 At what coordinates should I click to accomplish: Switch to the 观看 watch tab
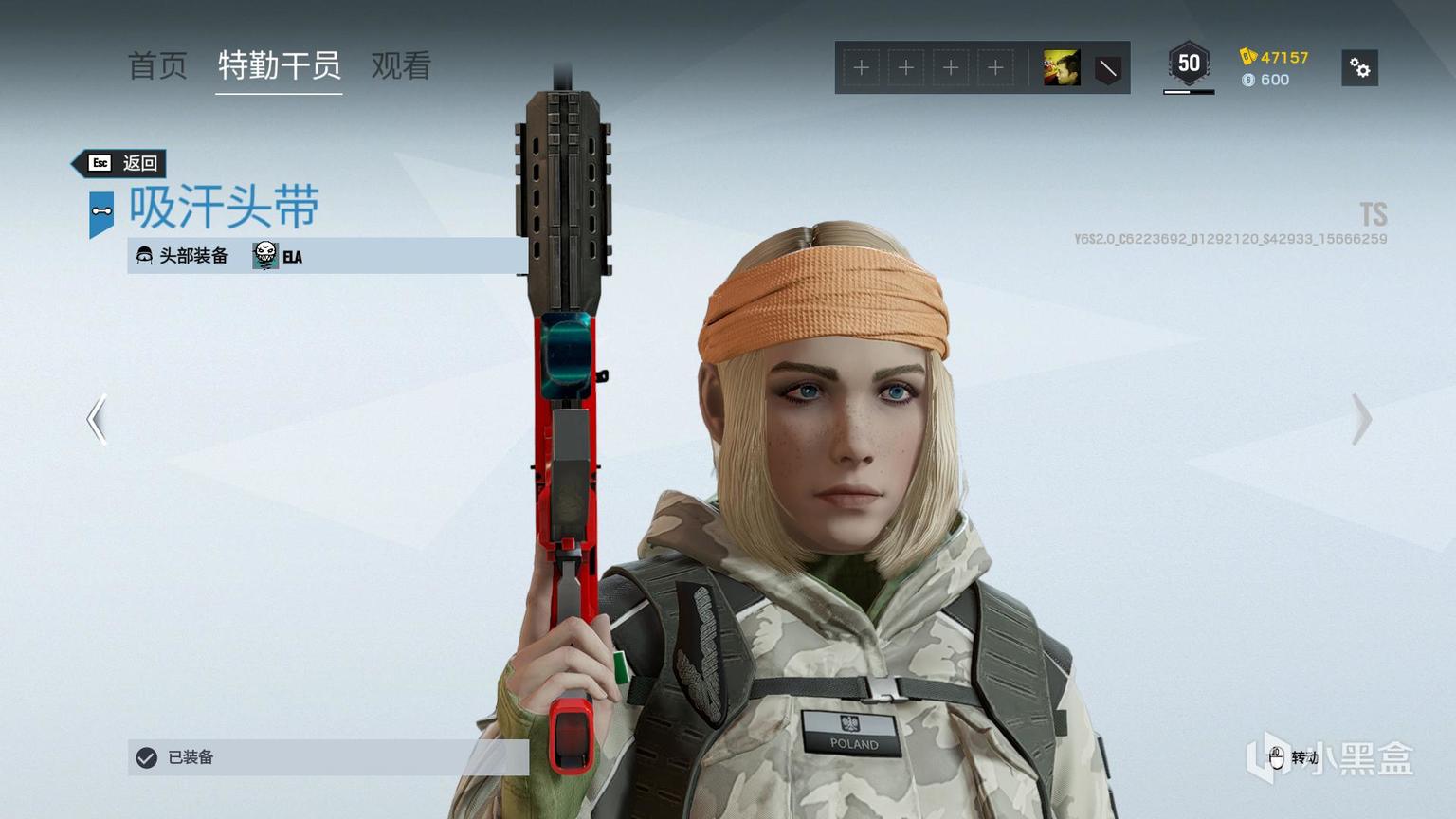tap(401, 65)
